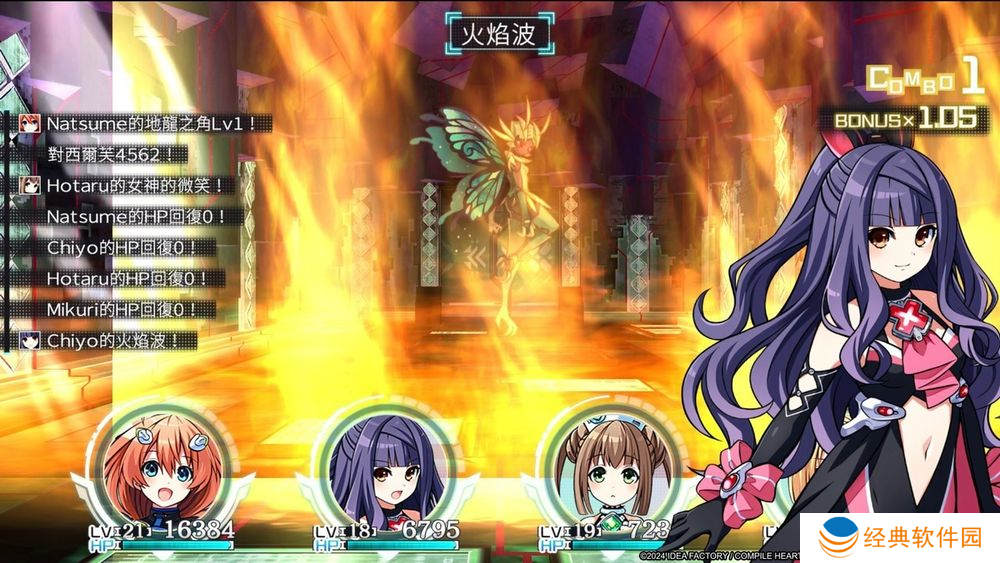
Task: Click the Natsume 地龍之角Lv1 log entry
Action: (x=145, y=124)
